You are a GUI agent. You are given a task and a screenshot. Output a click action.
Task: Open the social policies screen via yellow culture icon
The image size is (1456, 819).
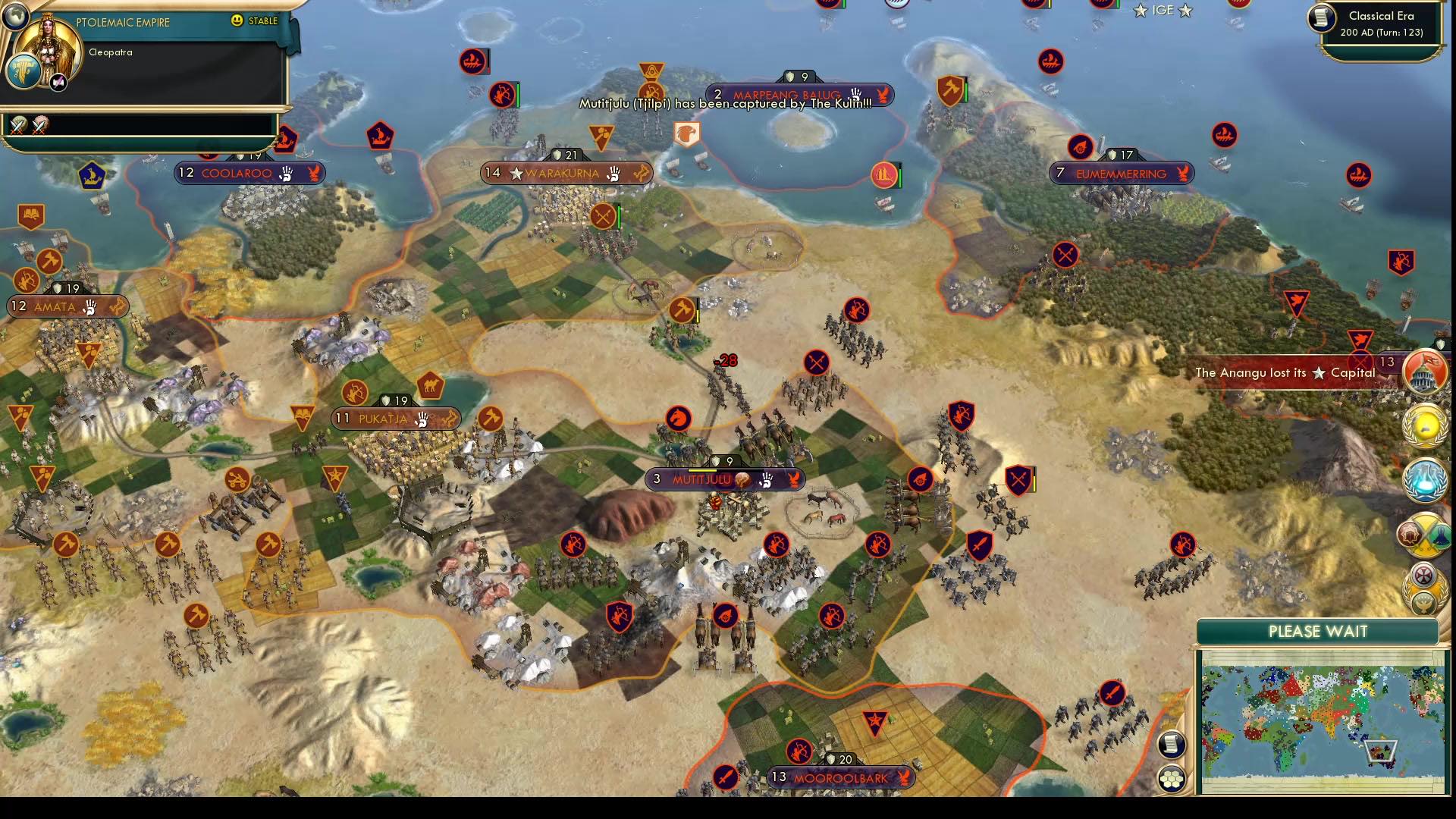tap(1425, 427)
